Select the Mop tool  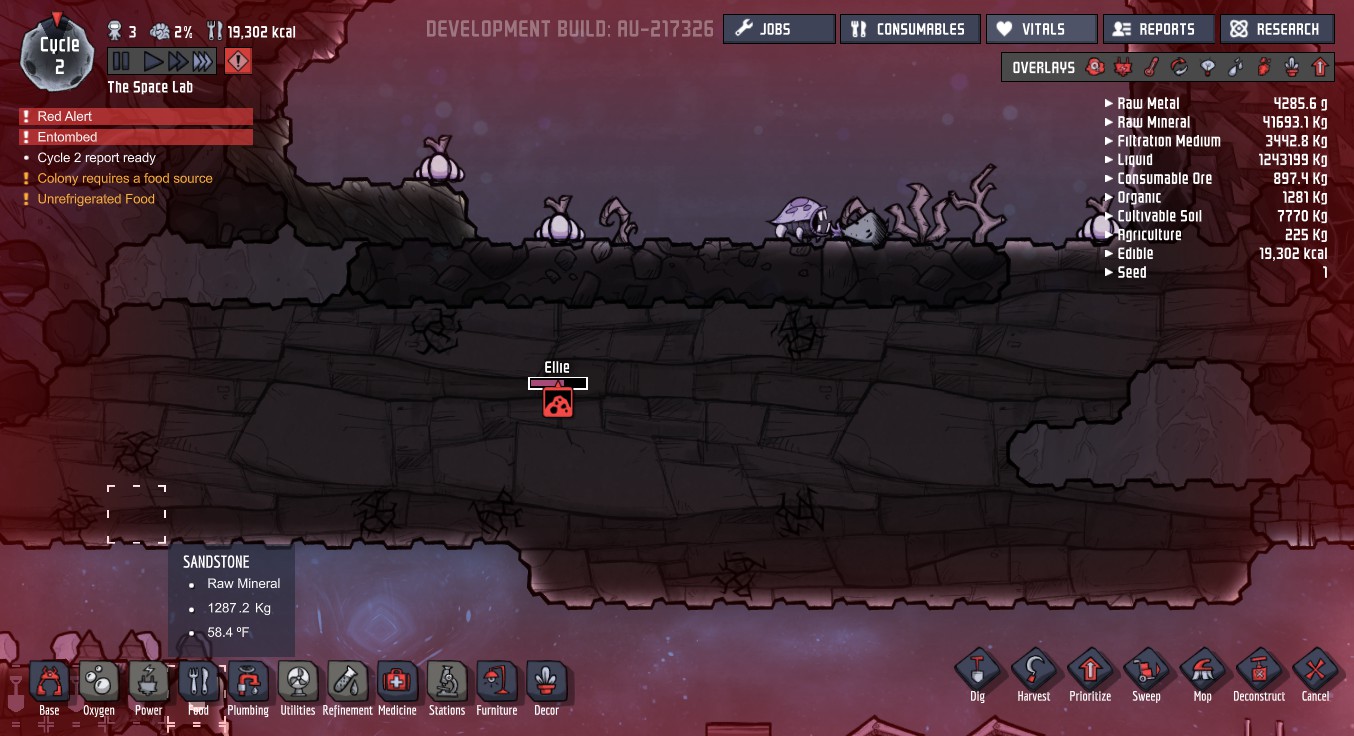click(x=1202, y=672)
